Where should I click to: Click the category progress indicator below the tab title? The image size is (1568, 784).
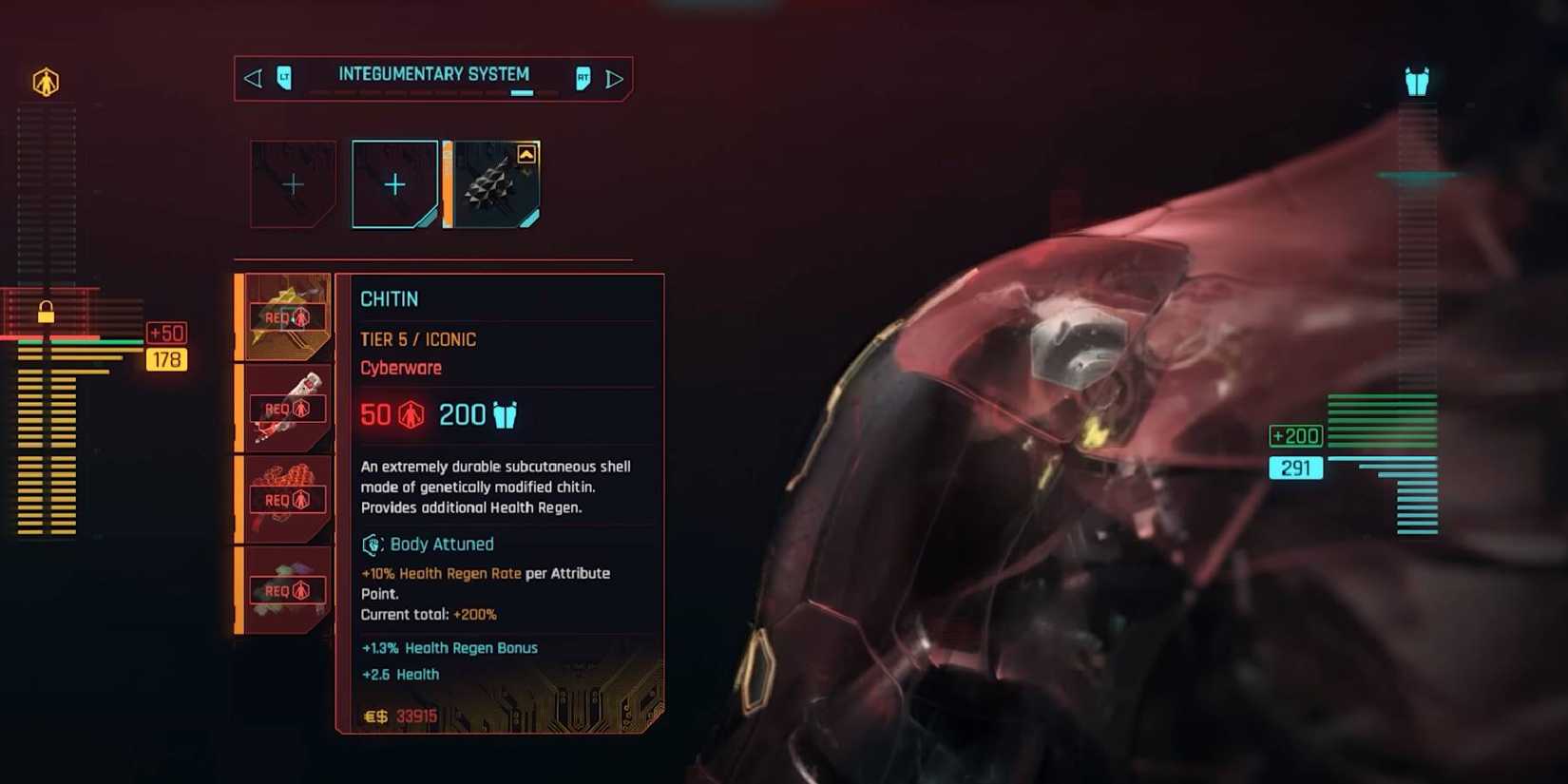click(x=522, y=94)
